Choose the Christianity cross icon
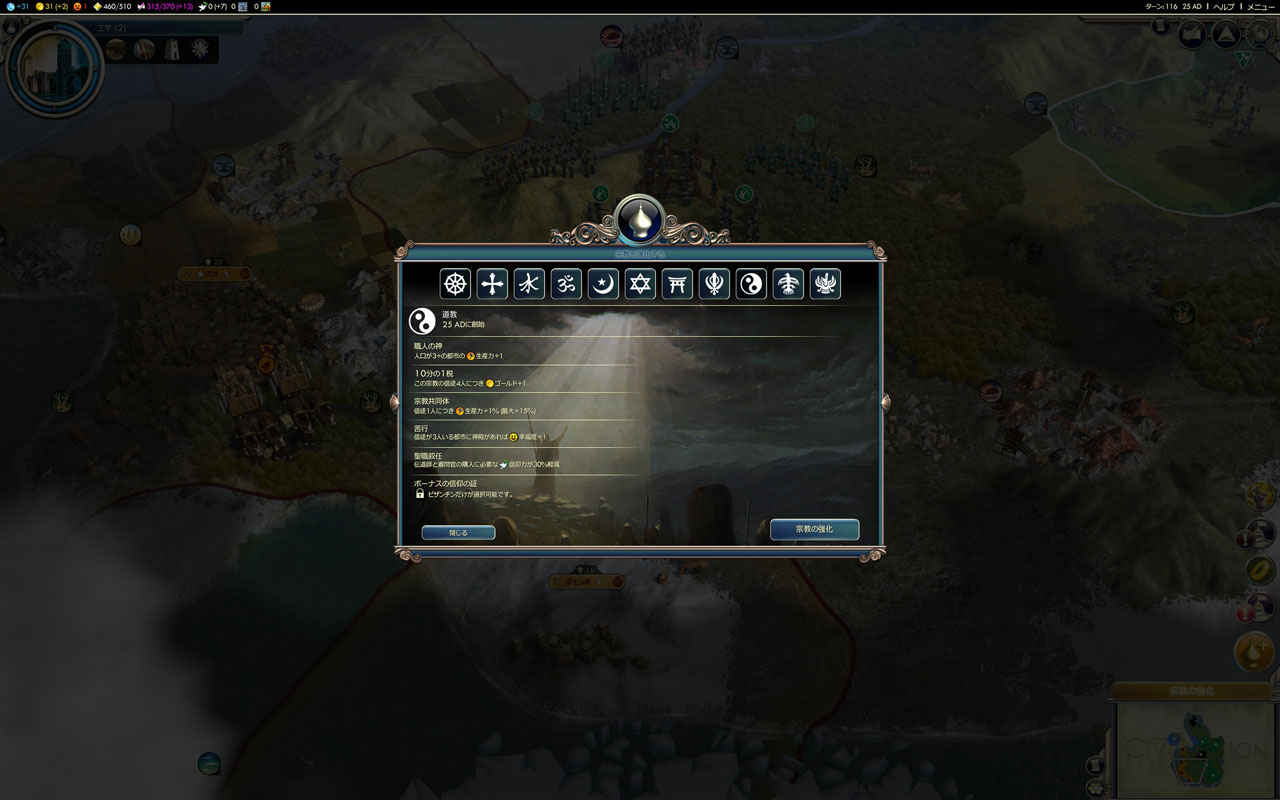The width and height of the screenshot is (1280, 800). pyautogui.click(x=492, y=284)
